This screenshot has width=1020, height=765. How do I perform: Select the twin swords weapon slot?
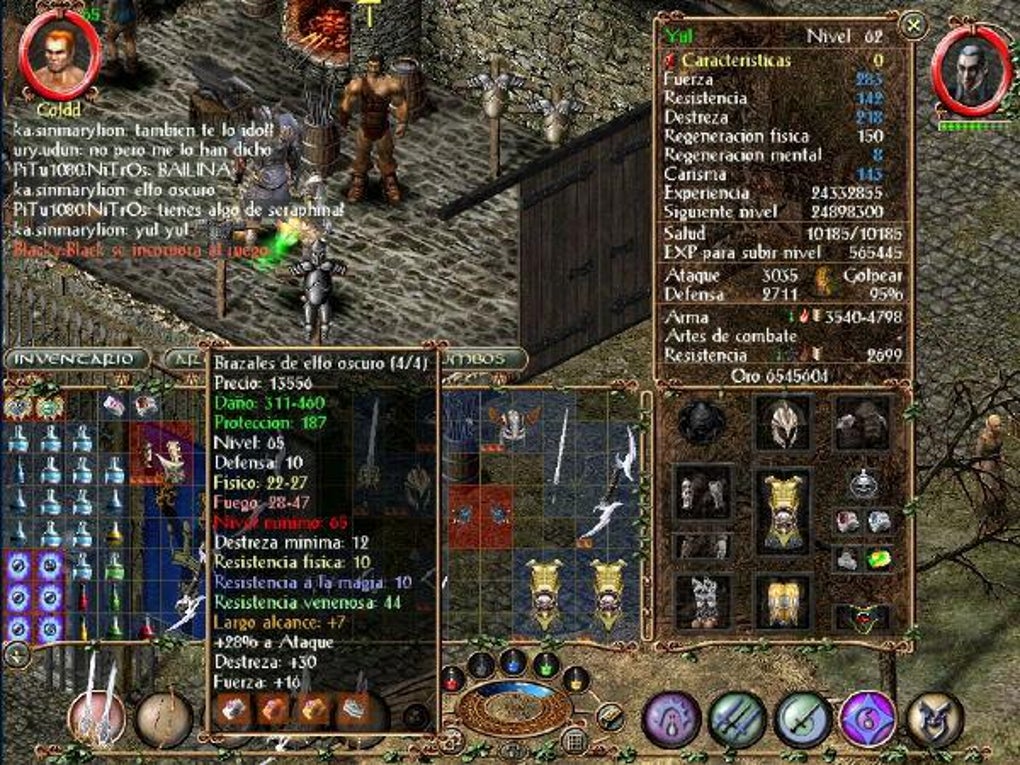pos(97,716)
